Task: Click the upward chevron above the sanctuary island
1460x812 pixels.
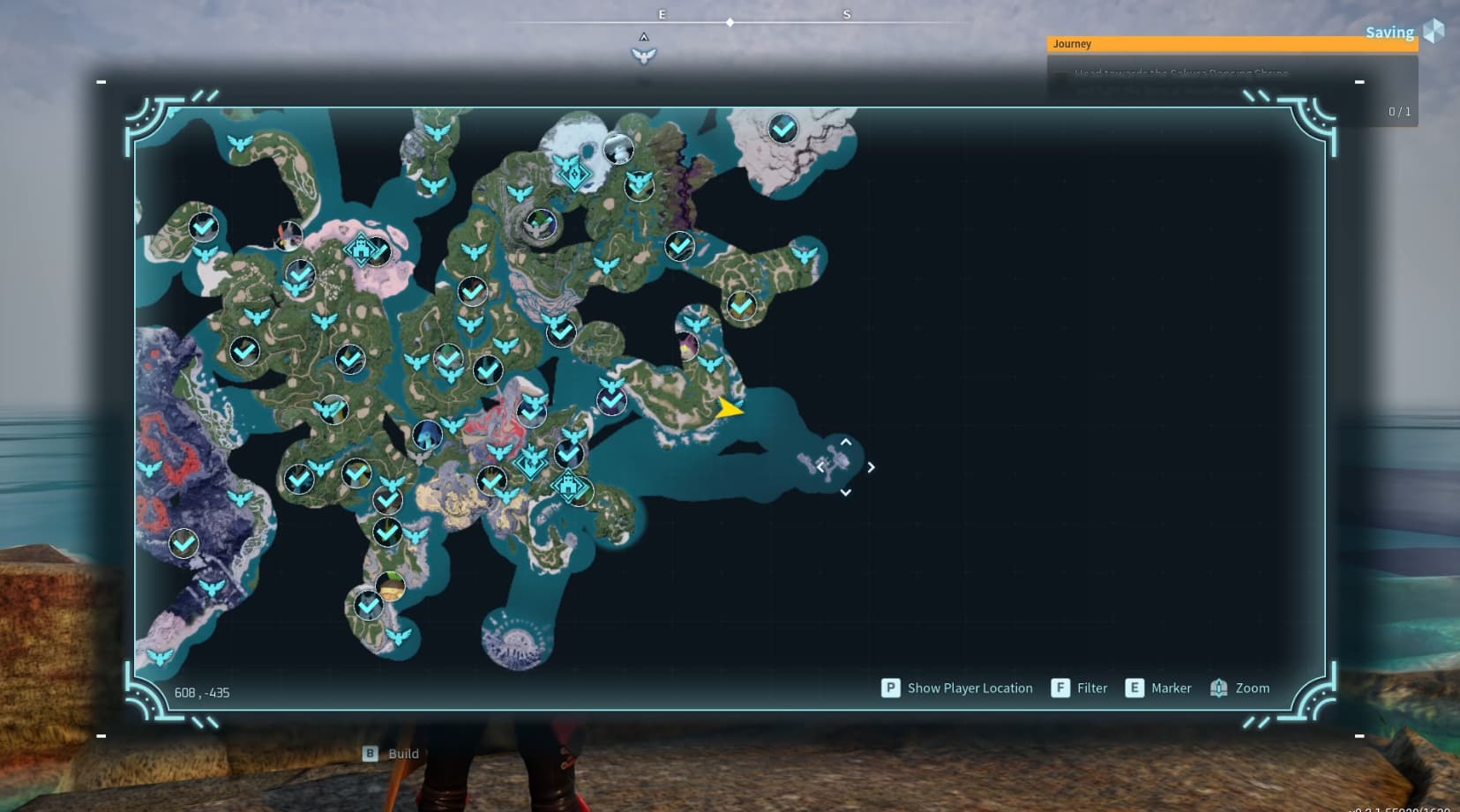Action: pyautogui.click(x=845, y=443)
